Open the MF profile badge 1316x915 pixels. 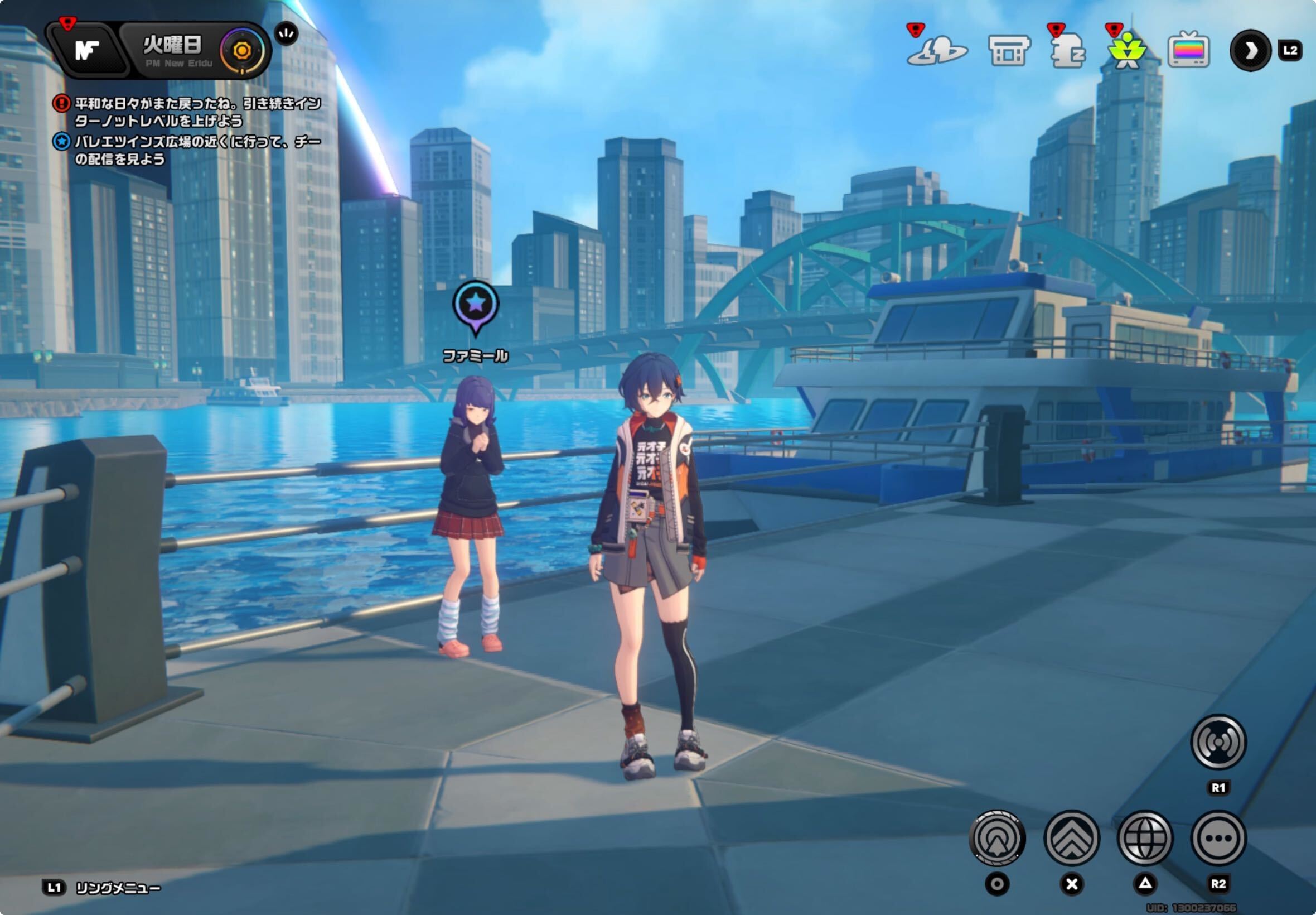tap(87, 50)
